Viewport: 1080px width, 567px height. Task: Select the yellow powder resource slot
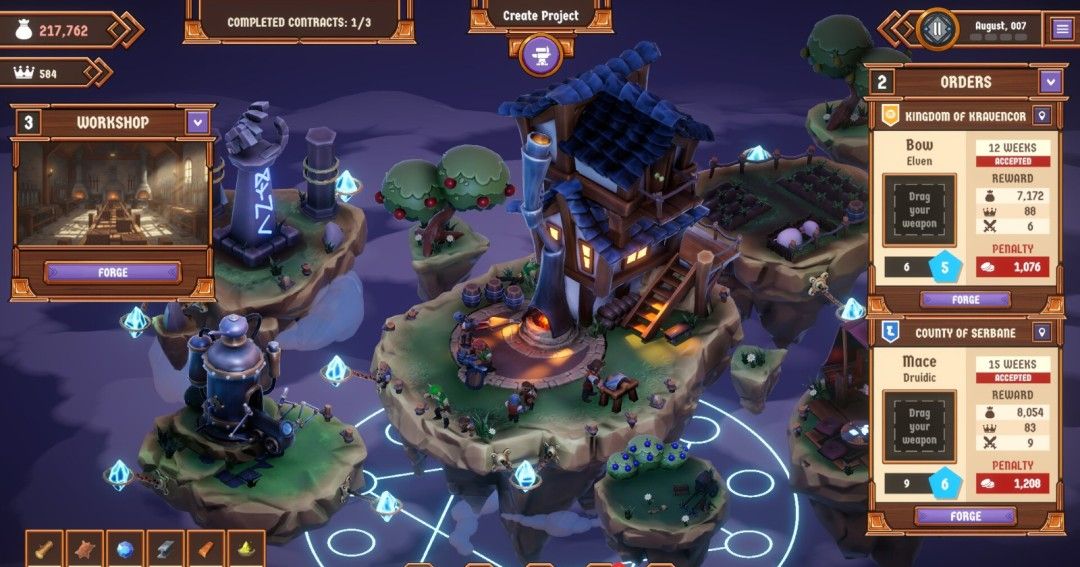pyautogui.click(x=245, y=549)
